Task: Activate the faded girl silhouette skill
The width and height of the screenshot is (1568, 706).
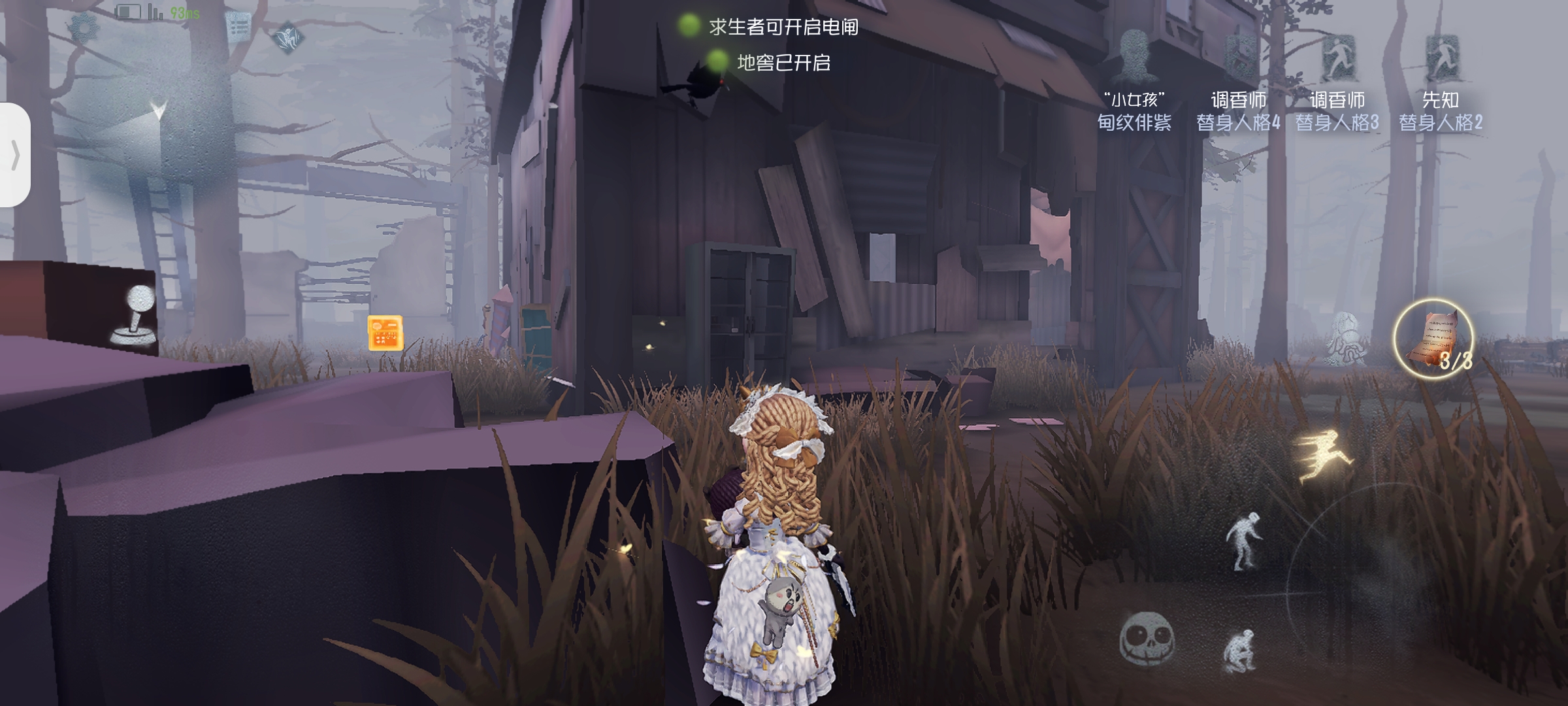Action: click(1346, 338)
